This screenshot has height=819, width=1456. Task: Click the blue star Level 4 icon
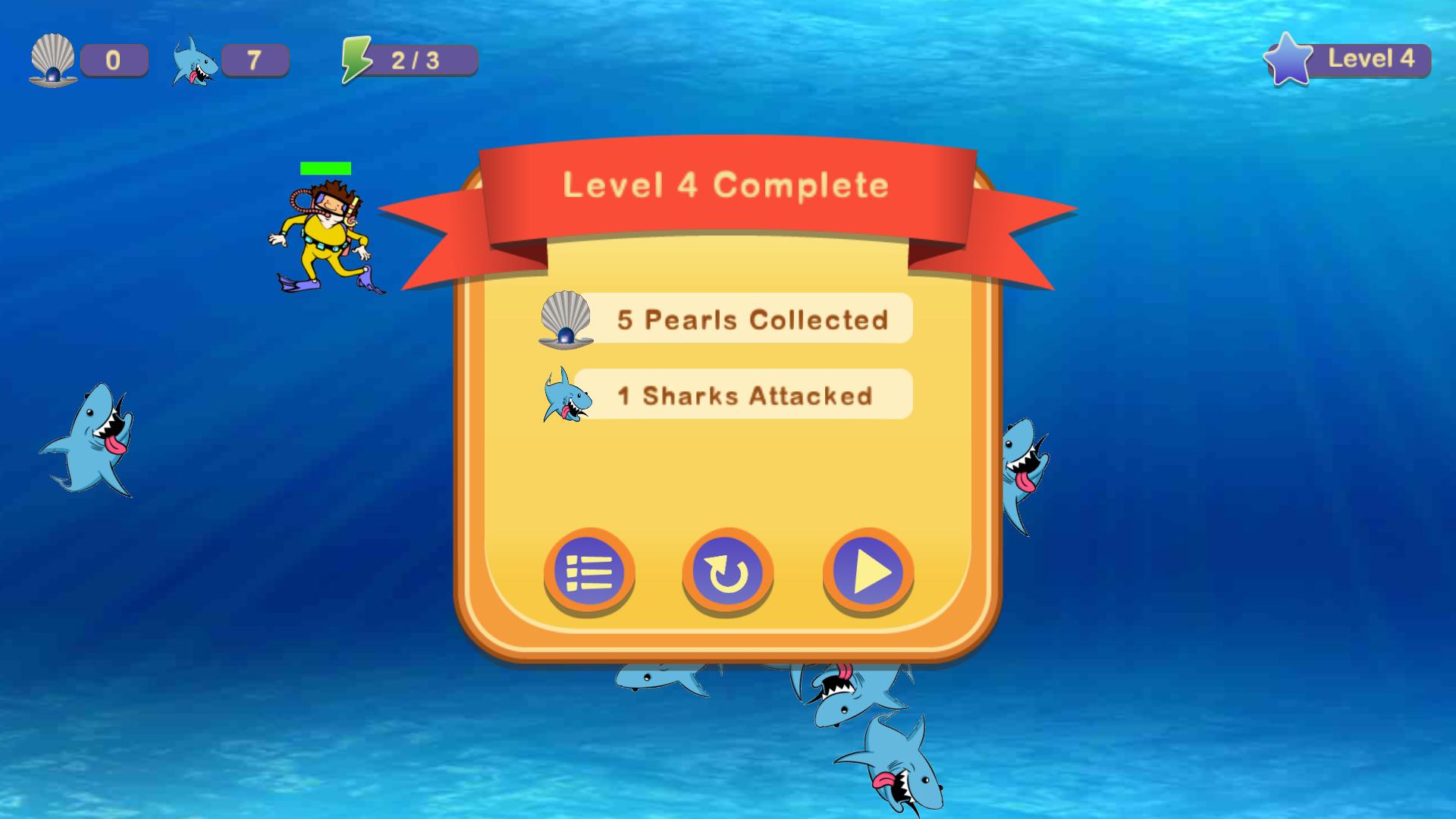tap(1287, 58)
